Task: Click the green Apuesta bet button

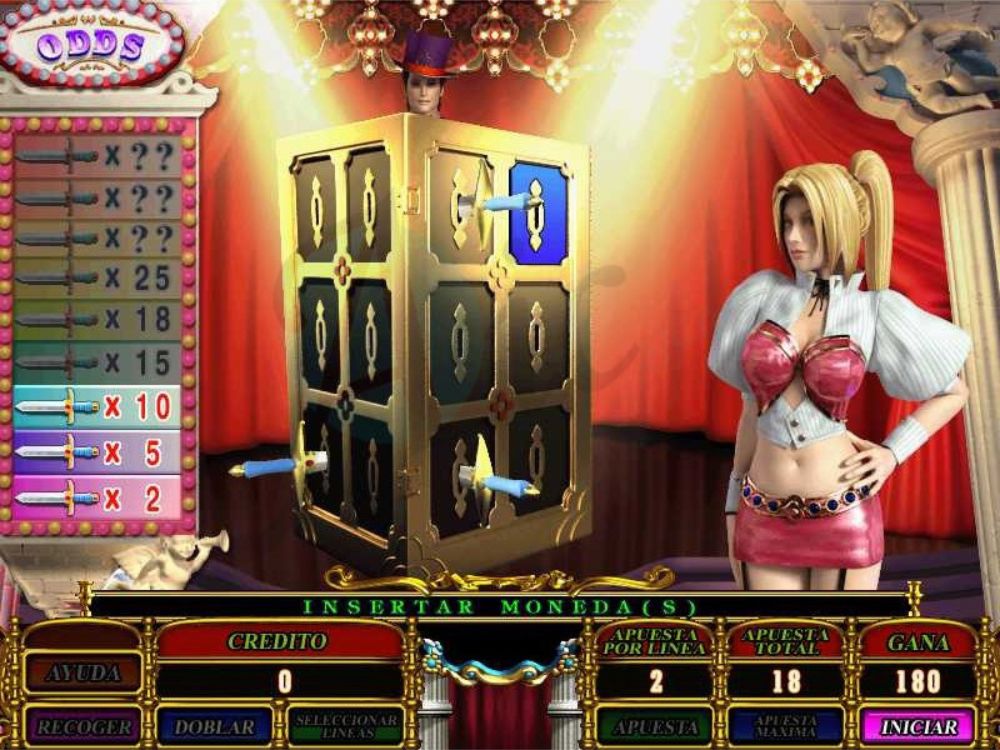Action: [655, 725]
